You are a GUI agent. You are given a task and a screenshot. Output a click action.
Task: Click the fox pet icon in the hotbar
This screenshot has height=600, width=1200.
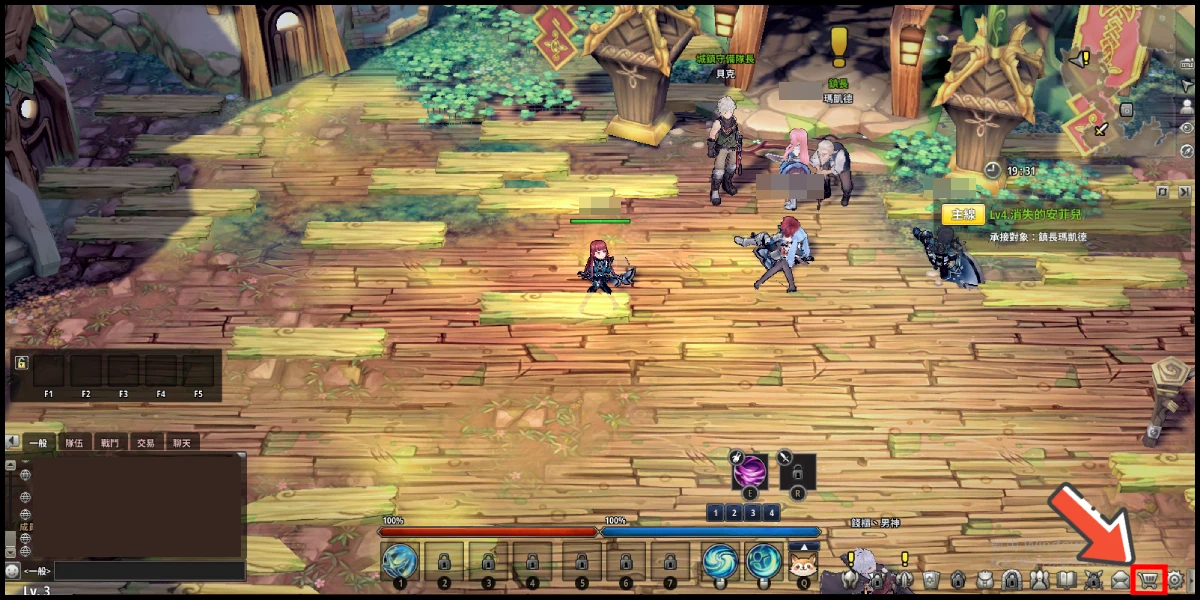tap(803, 561)
